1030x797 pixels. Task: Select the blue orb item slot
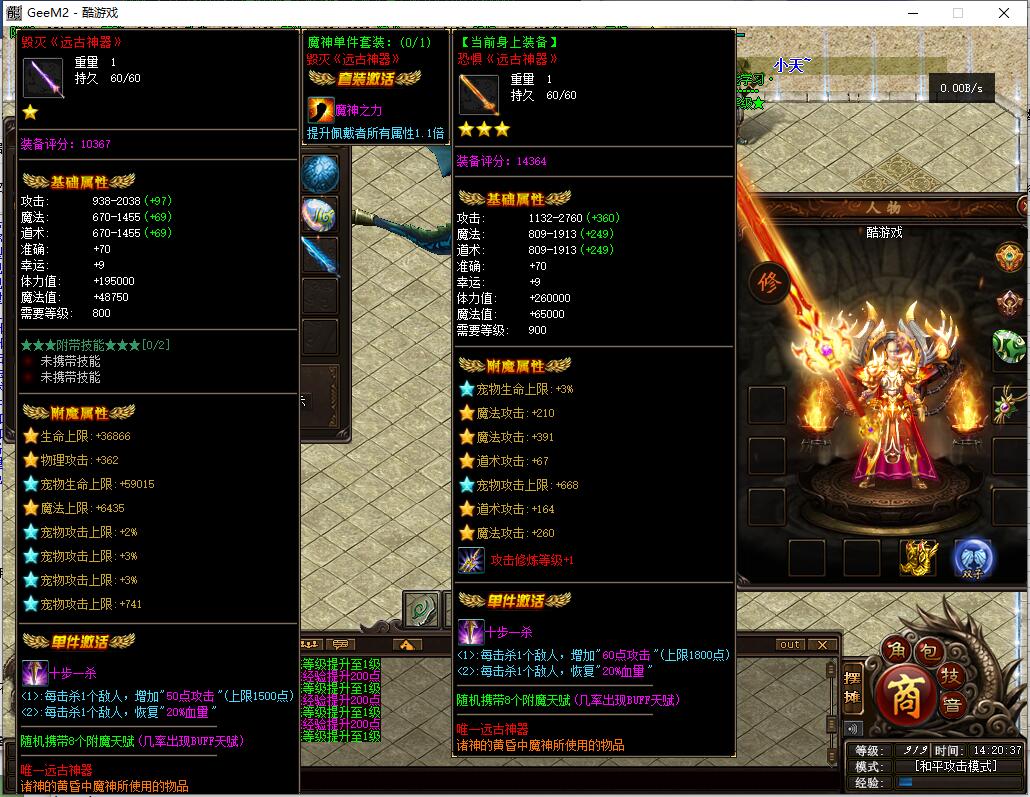[x=320, y=173]
